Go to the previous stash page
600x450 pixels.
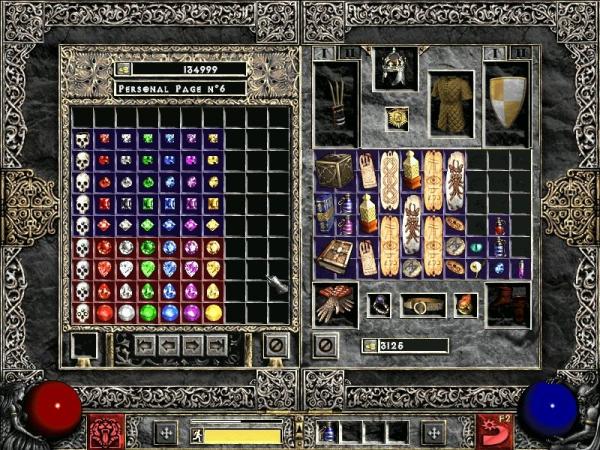pyautogui.click(x=171, y=346)
